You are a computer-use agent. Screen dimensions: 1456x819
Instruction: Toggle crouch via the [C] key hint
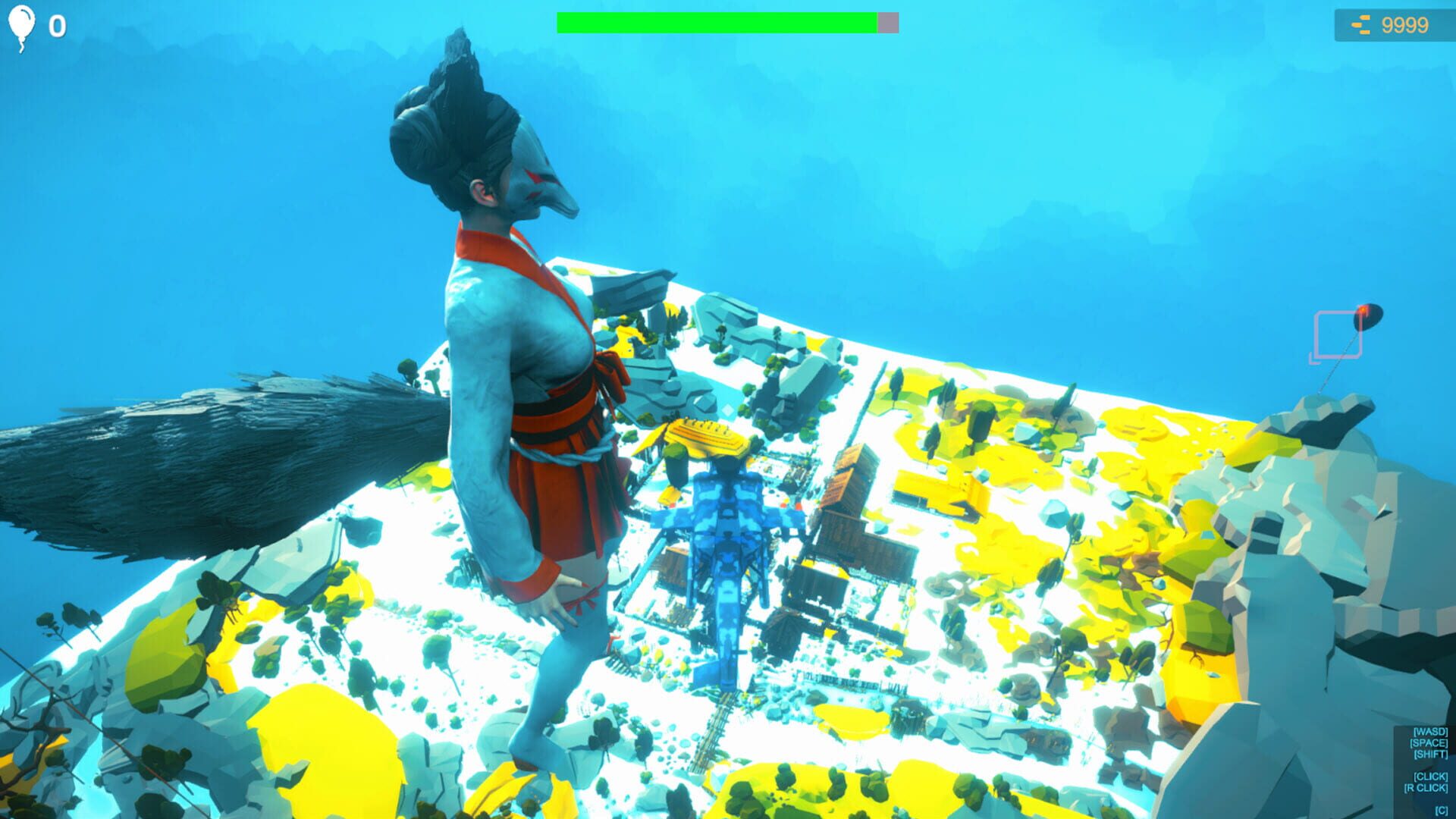point(1442,811)
